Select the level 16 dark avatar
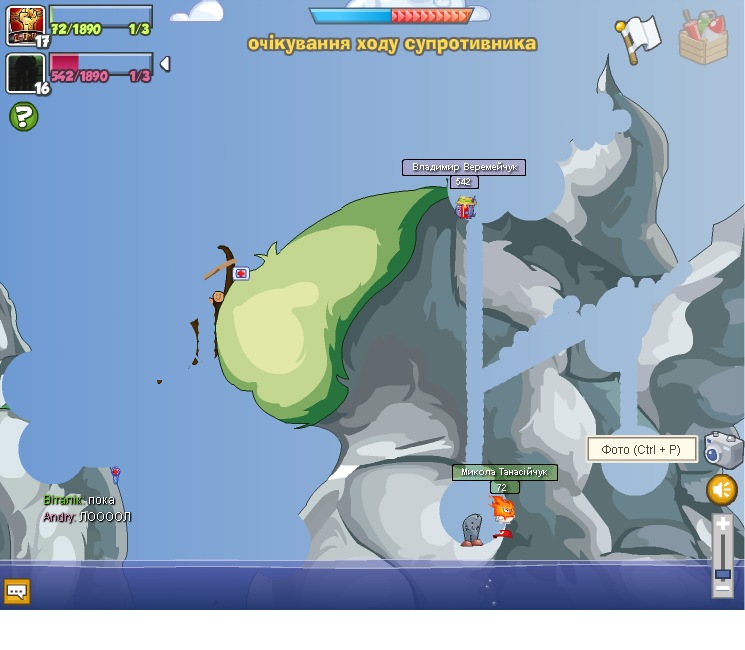The height and width of the screenshot is (650, 745). click(x=26, y=73)
